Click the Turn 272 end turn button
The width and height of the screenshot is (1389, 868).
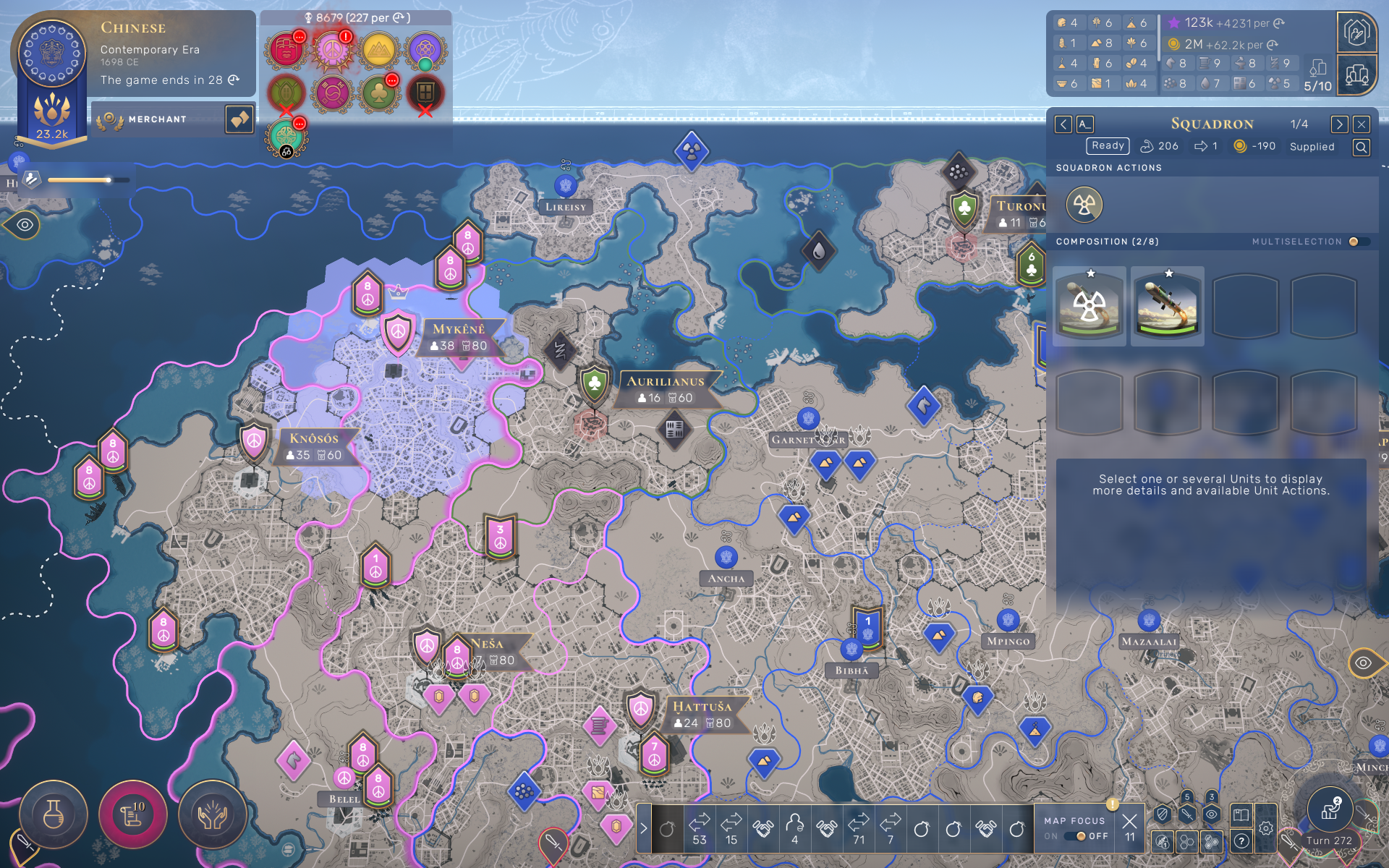(1330, 816)
